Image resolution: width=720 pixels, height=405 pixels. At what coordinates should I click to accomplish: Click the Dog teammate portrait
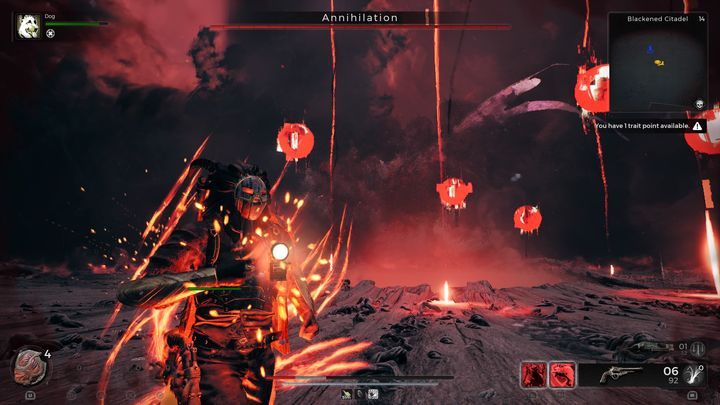point(28,24)
